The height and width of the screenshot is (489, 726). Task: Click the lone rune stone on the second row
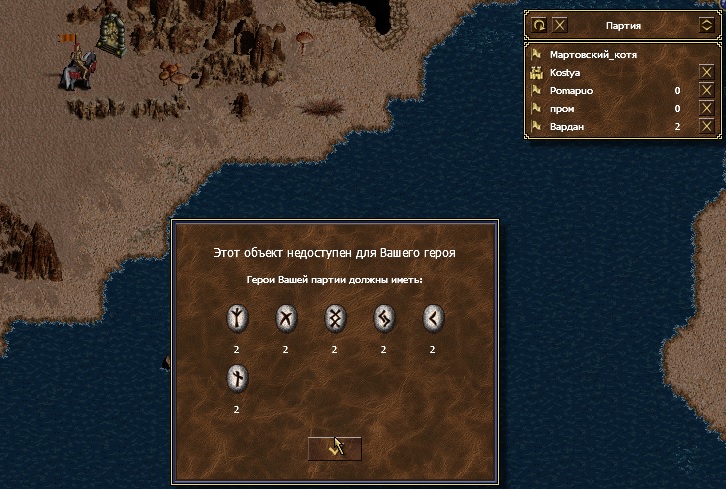(237, 379)
